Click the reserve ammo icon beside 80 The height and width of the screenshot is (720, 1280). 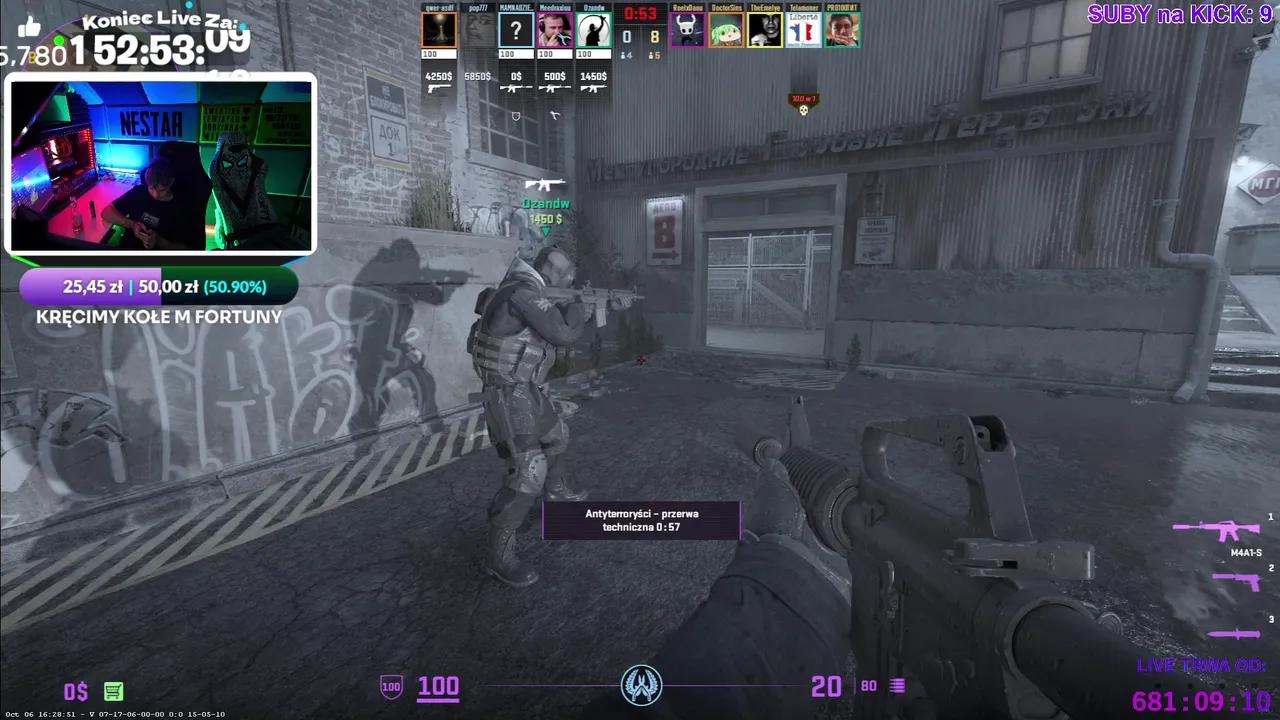895,685
